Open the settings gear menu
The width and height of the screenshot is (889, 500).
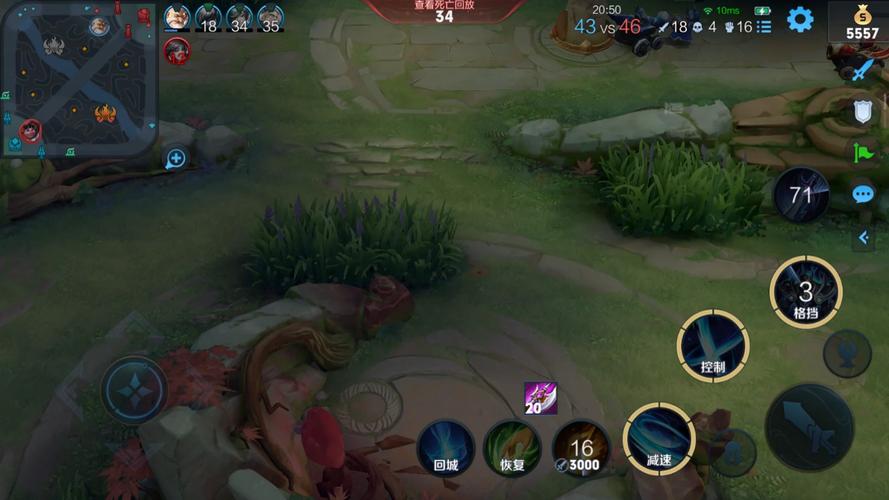coord(800,20)
